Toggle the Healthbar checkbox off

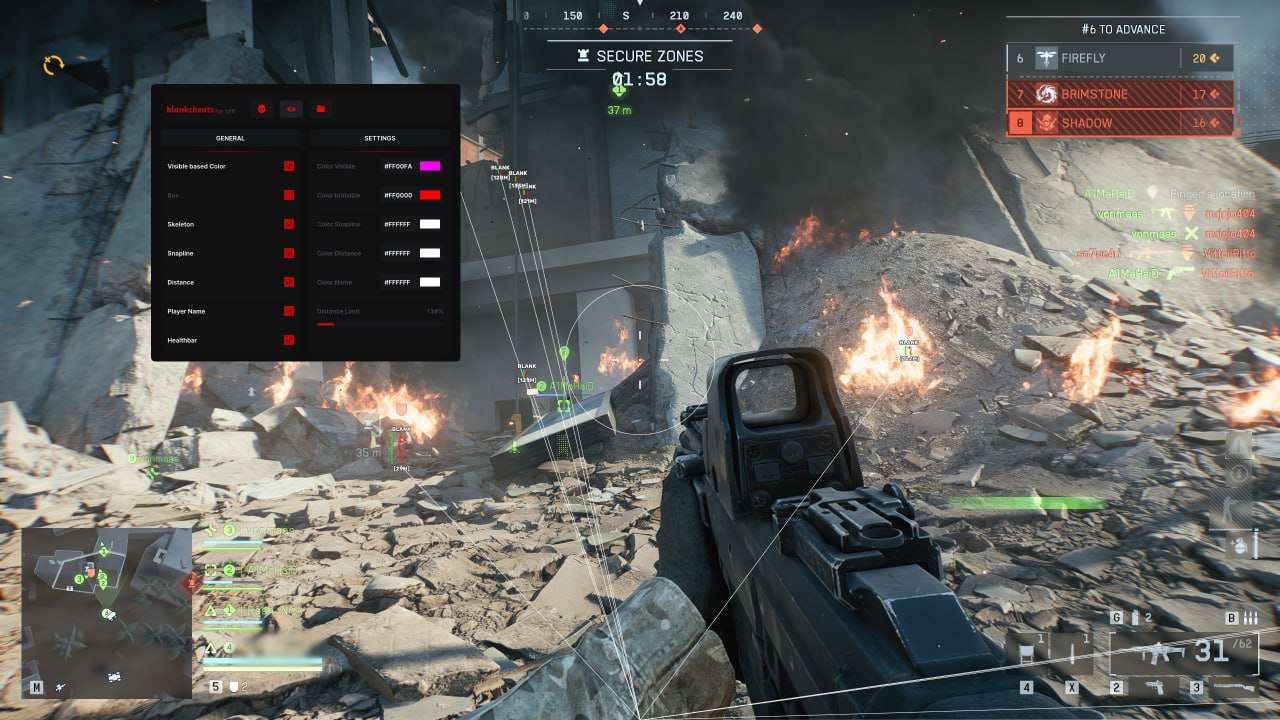coord(287,338)
